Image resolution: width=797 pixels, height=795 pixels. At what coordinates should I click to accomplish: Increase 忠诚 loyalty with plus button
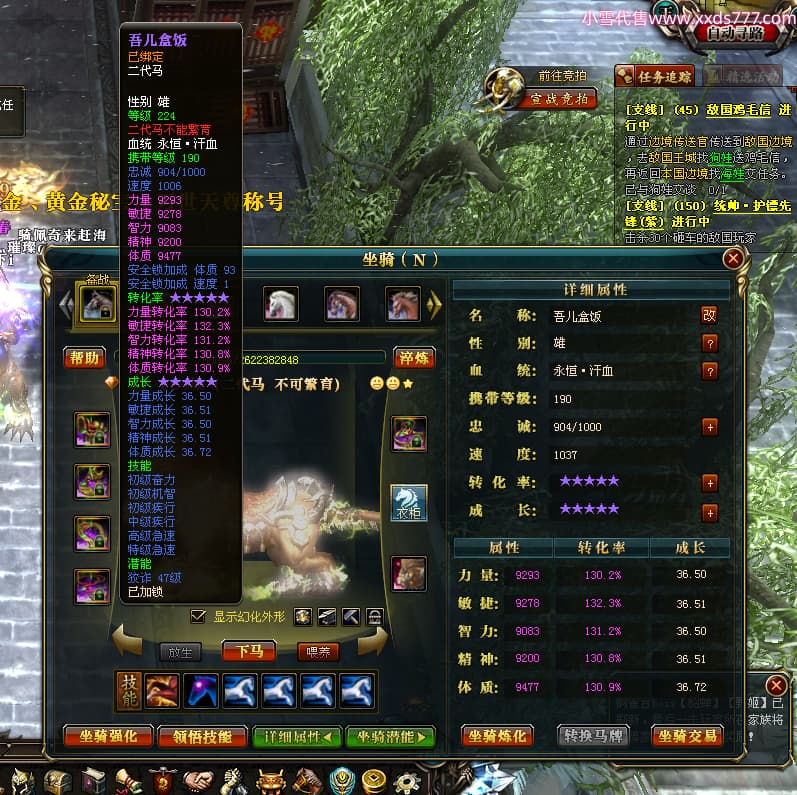click(709, 427)
